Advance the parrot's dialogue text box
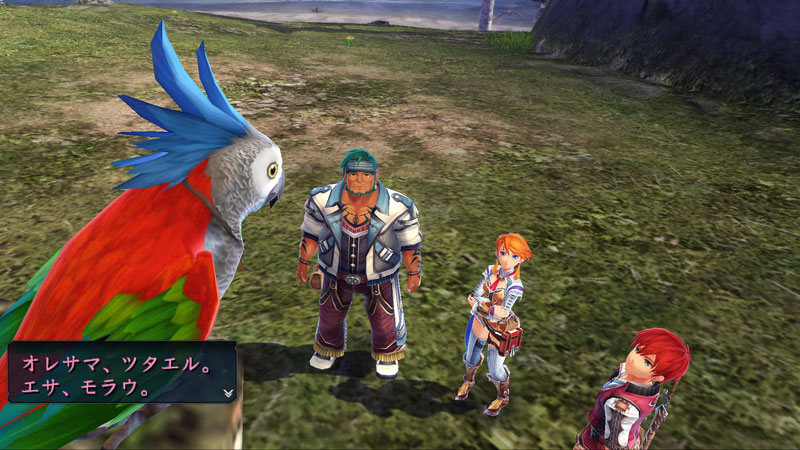 pyautogui.click(x=120, y=372)
